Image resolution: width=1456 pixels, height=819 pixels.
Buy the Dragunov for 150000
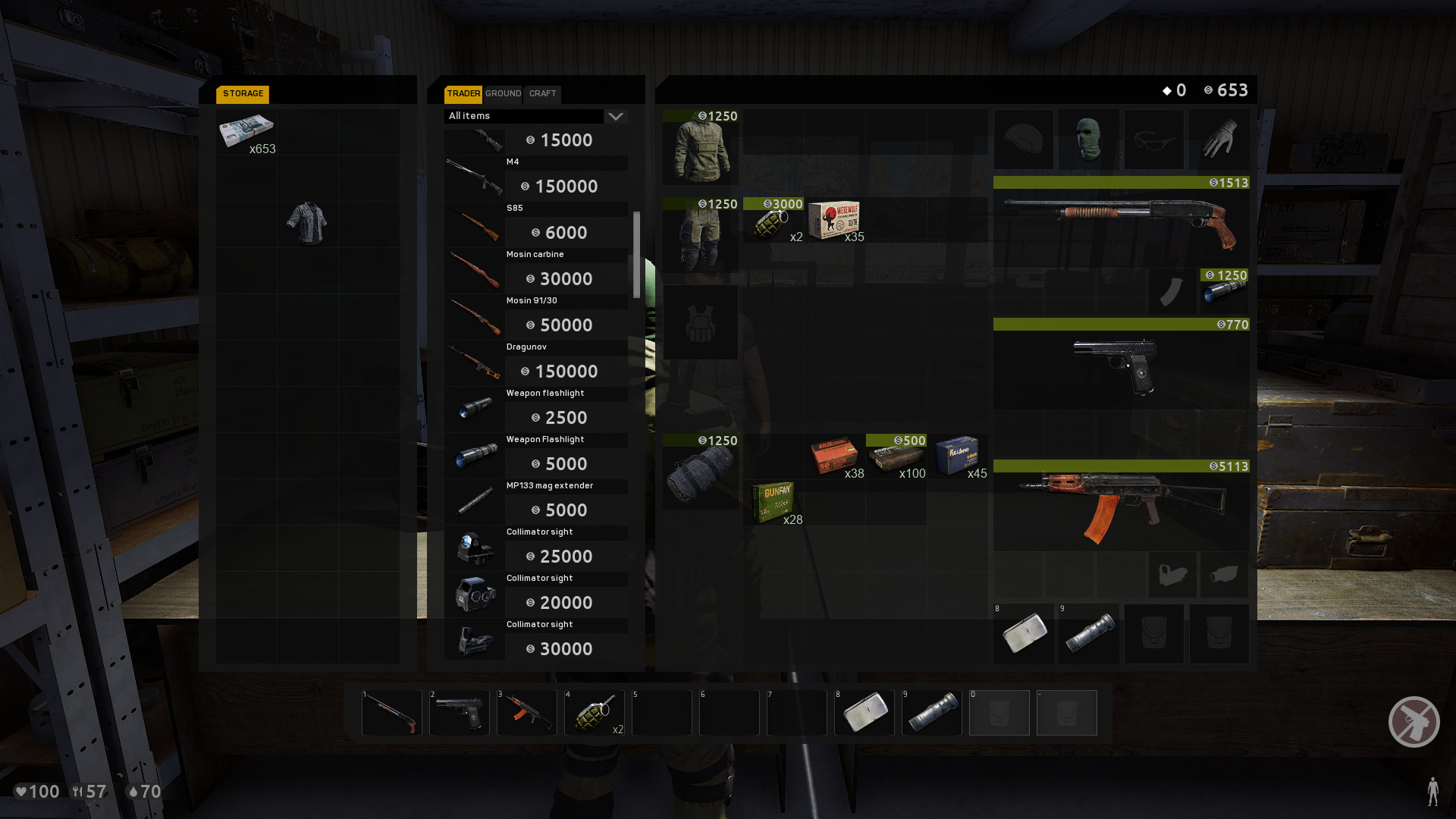tap(565, 371)
